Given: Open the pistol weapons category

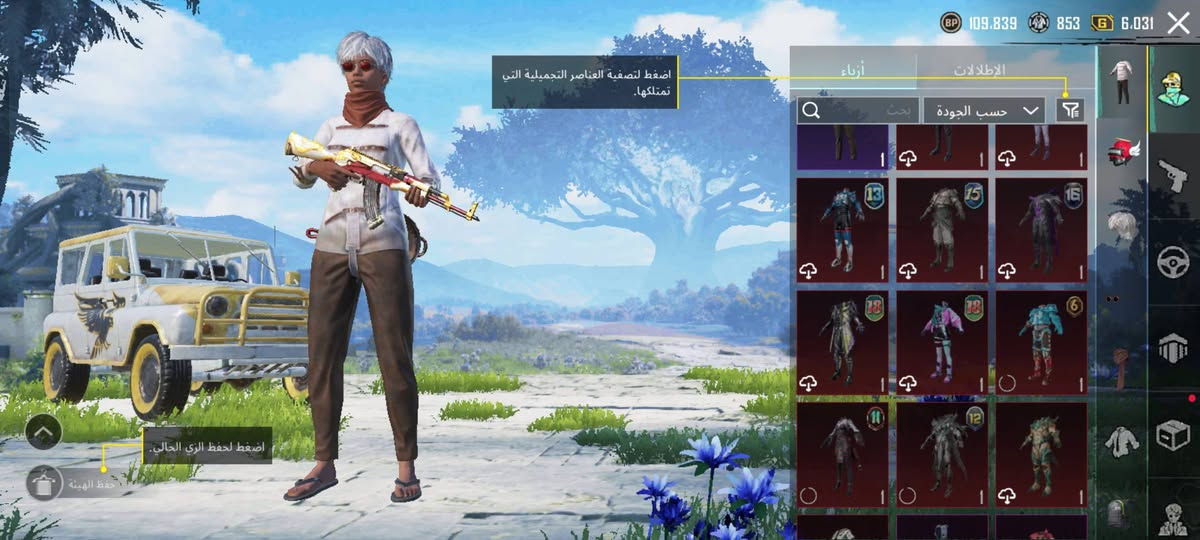Looking at the screenshot, I should pos(1171,177).
